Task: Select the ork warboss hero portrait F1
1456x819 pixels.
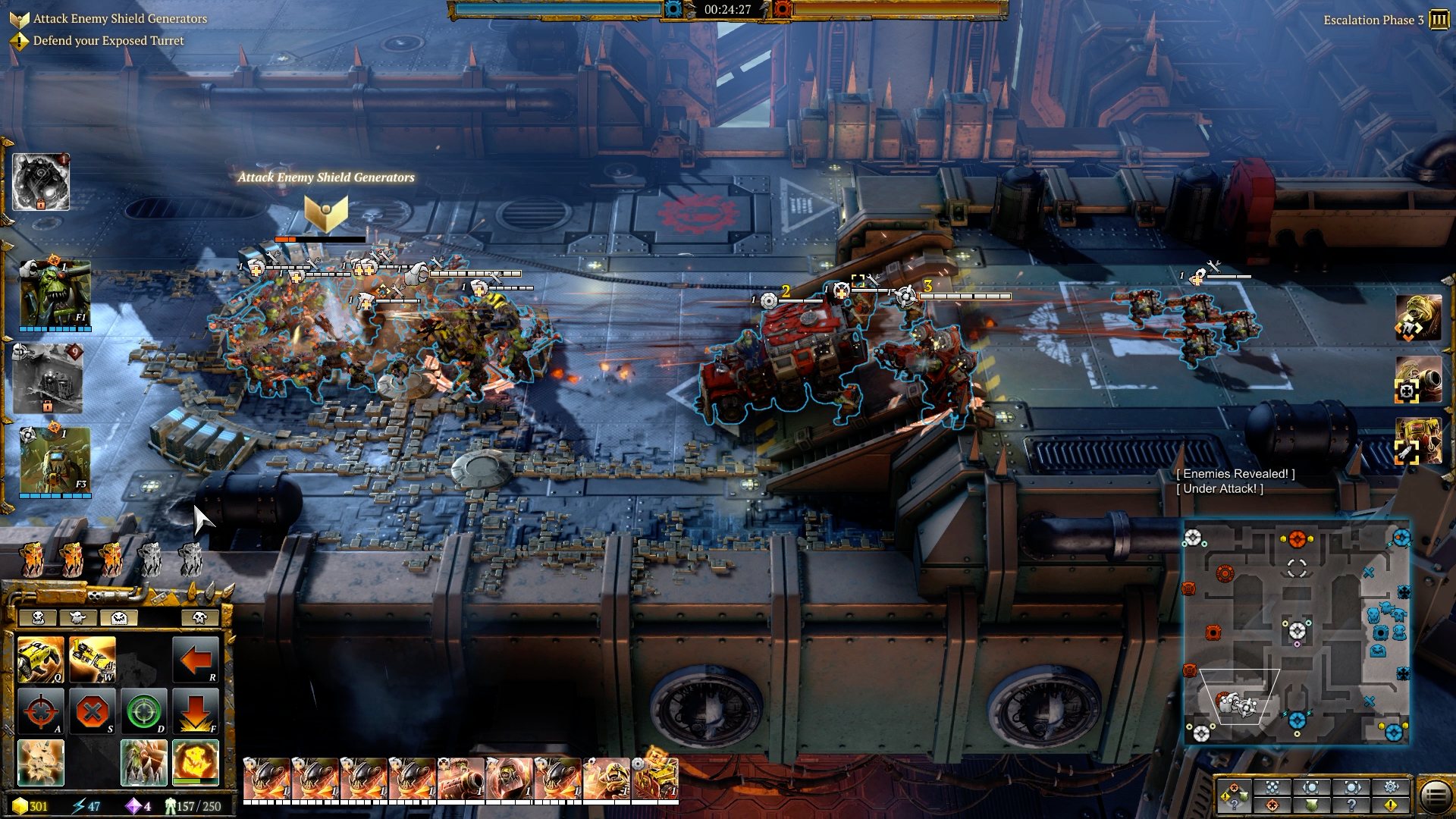Action: (x=55, y=294)
